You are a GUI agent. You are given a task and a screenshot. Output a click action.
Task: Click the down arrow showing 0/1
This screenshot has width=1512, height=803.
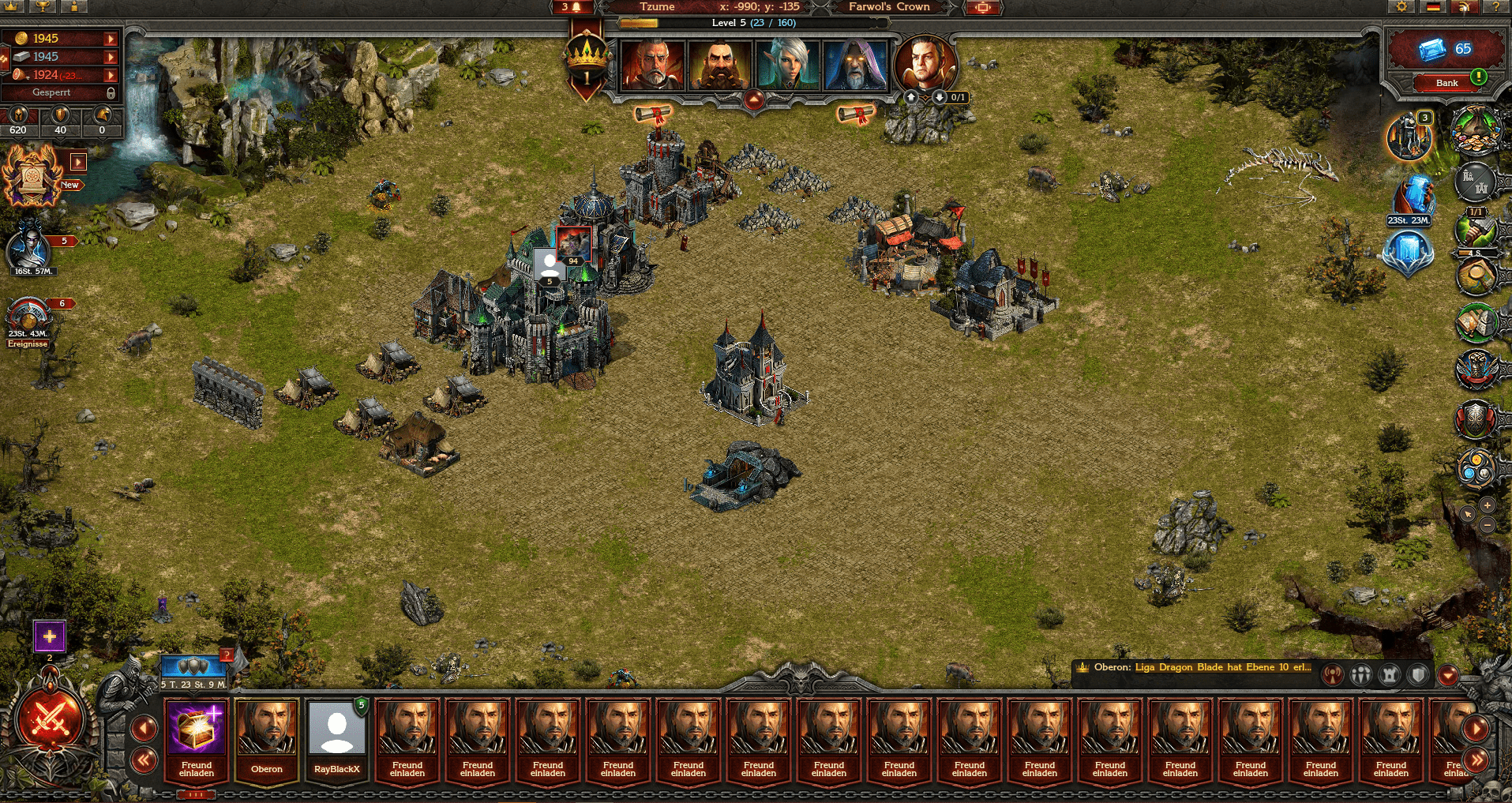[939, 97]
